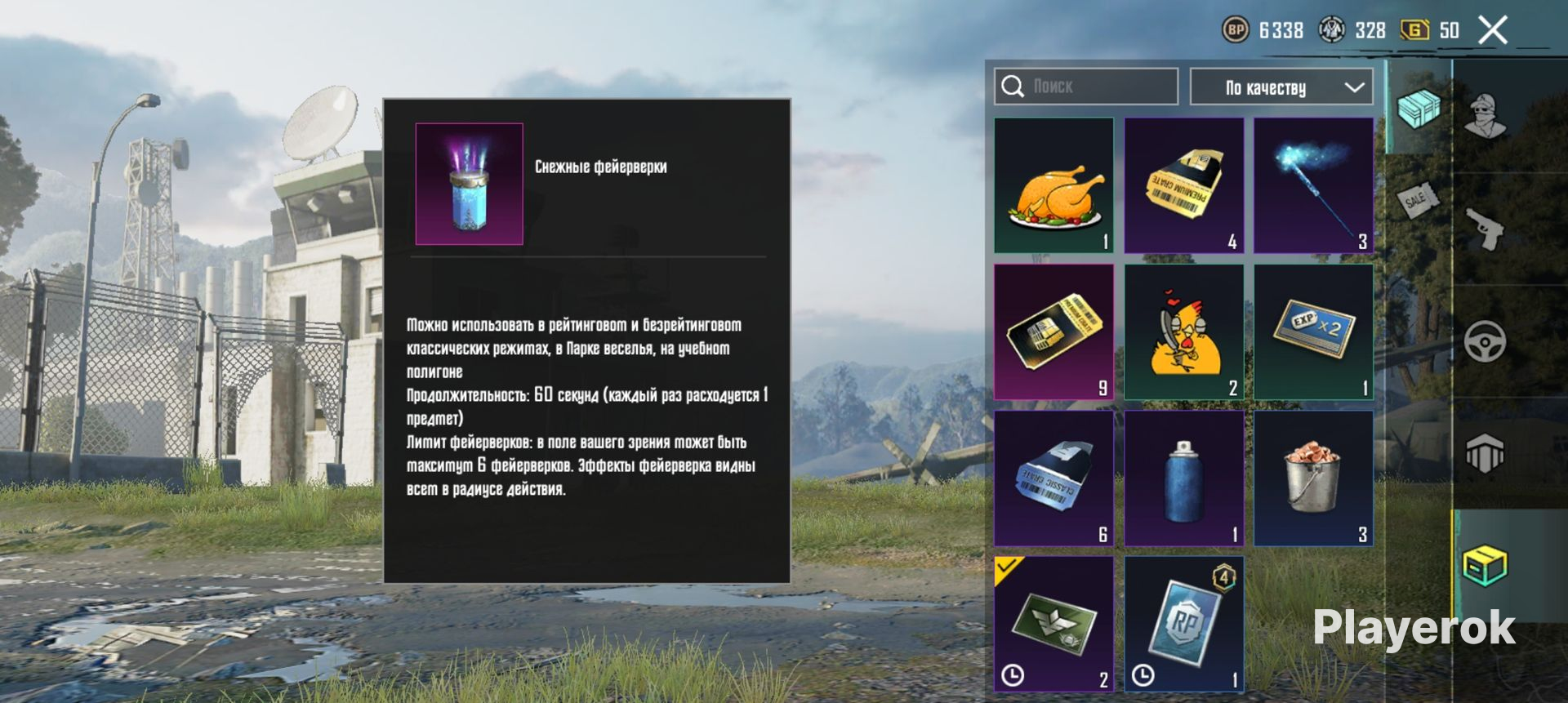Screen dimensions: 1568x703
Task: Select the metal bucket item slot
Action: 1313,478
